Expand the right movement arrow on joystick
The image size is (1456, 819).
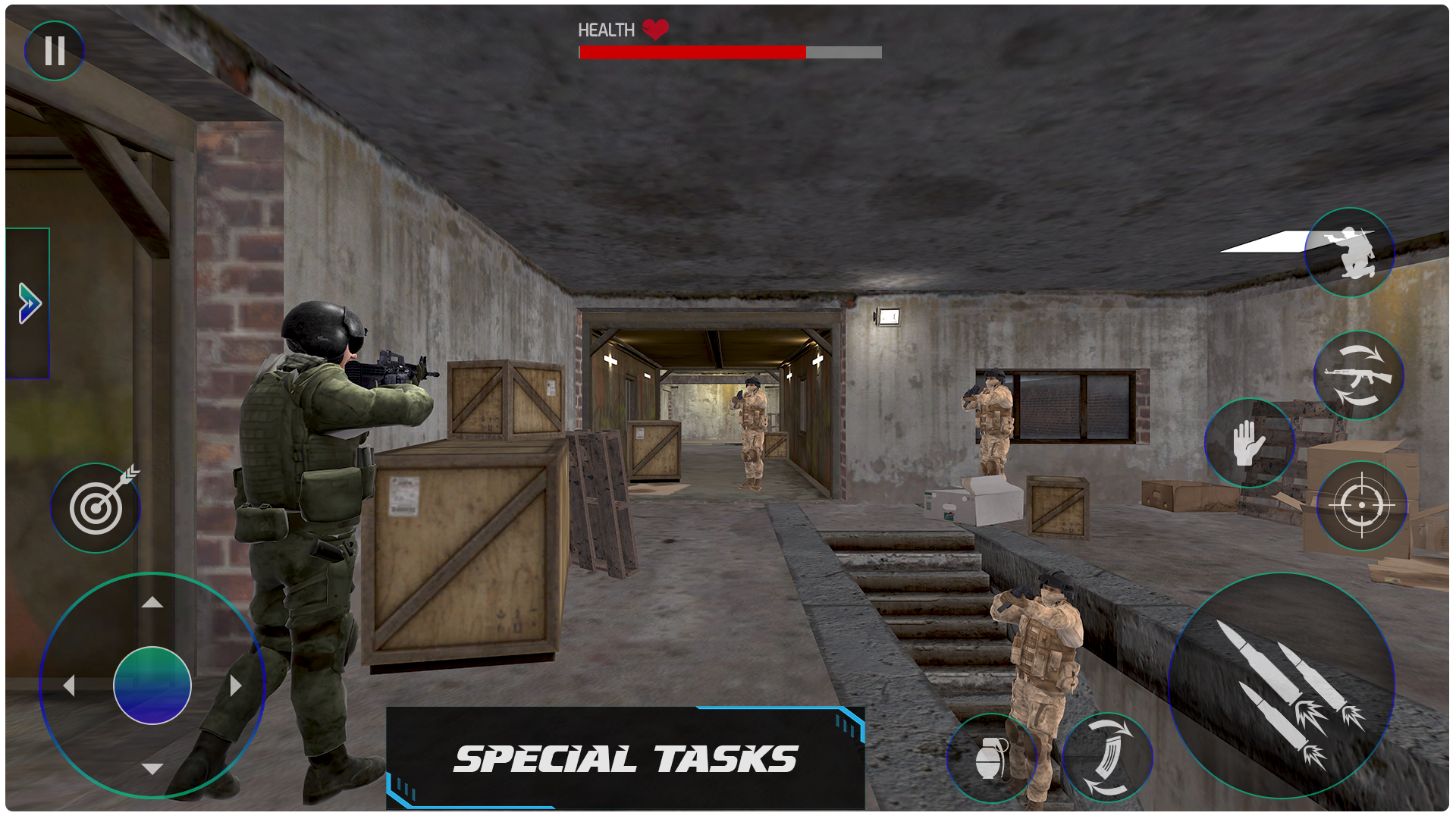235,685
